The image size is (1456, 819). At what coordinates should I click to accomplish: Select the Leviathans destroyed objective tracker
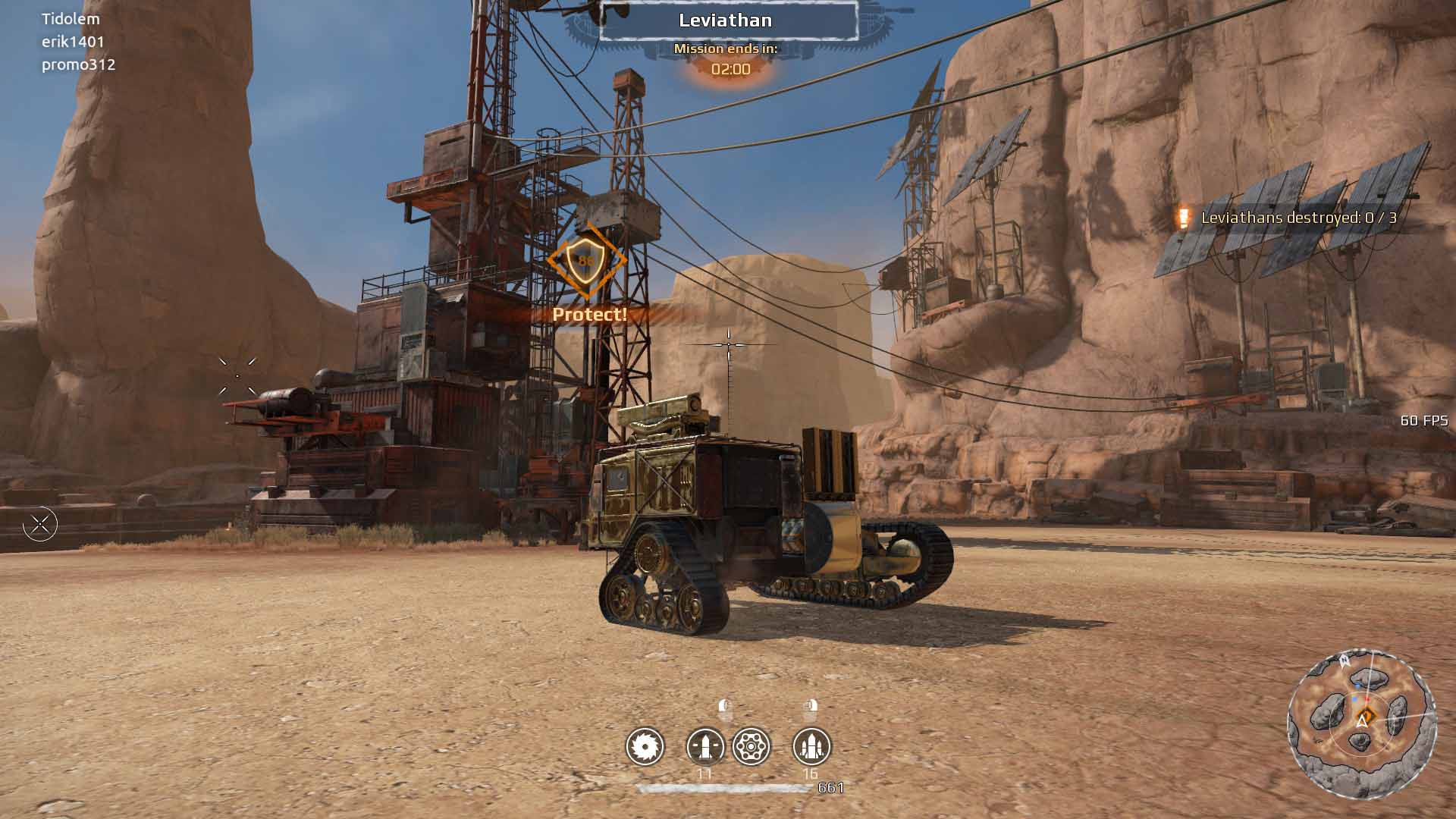pyautogui.click(x=1298, y=218)
